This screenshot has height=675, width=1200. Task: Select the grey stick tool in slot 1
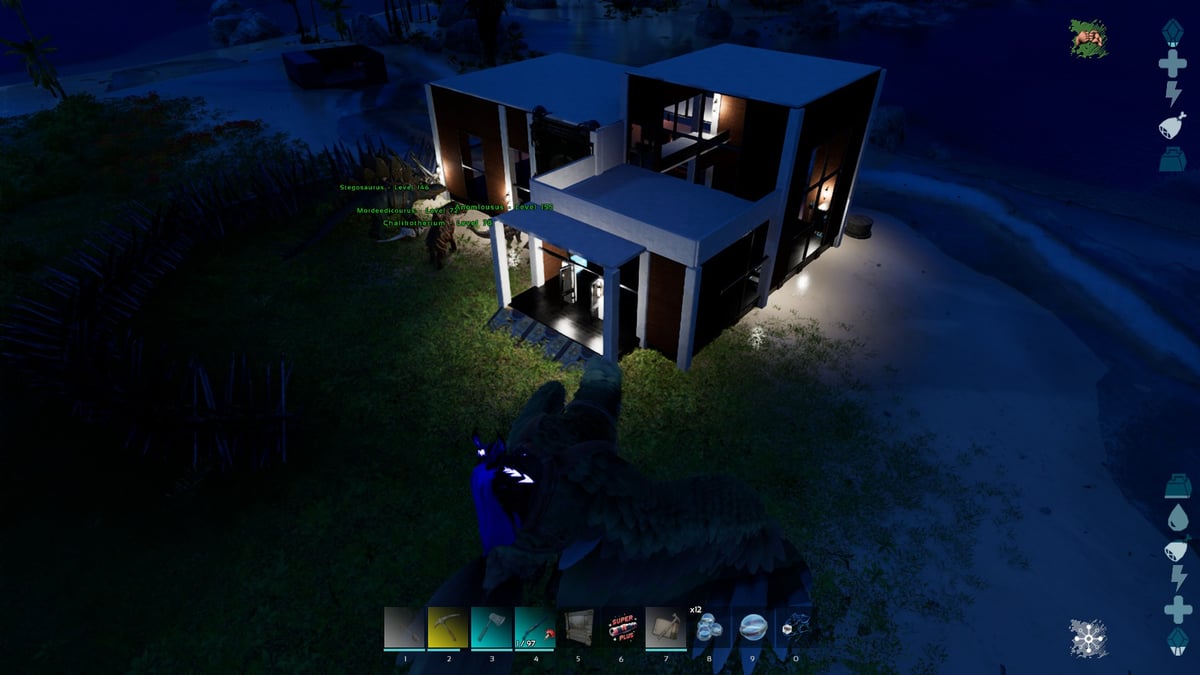click(x=404, y=627)
